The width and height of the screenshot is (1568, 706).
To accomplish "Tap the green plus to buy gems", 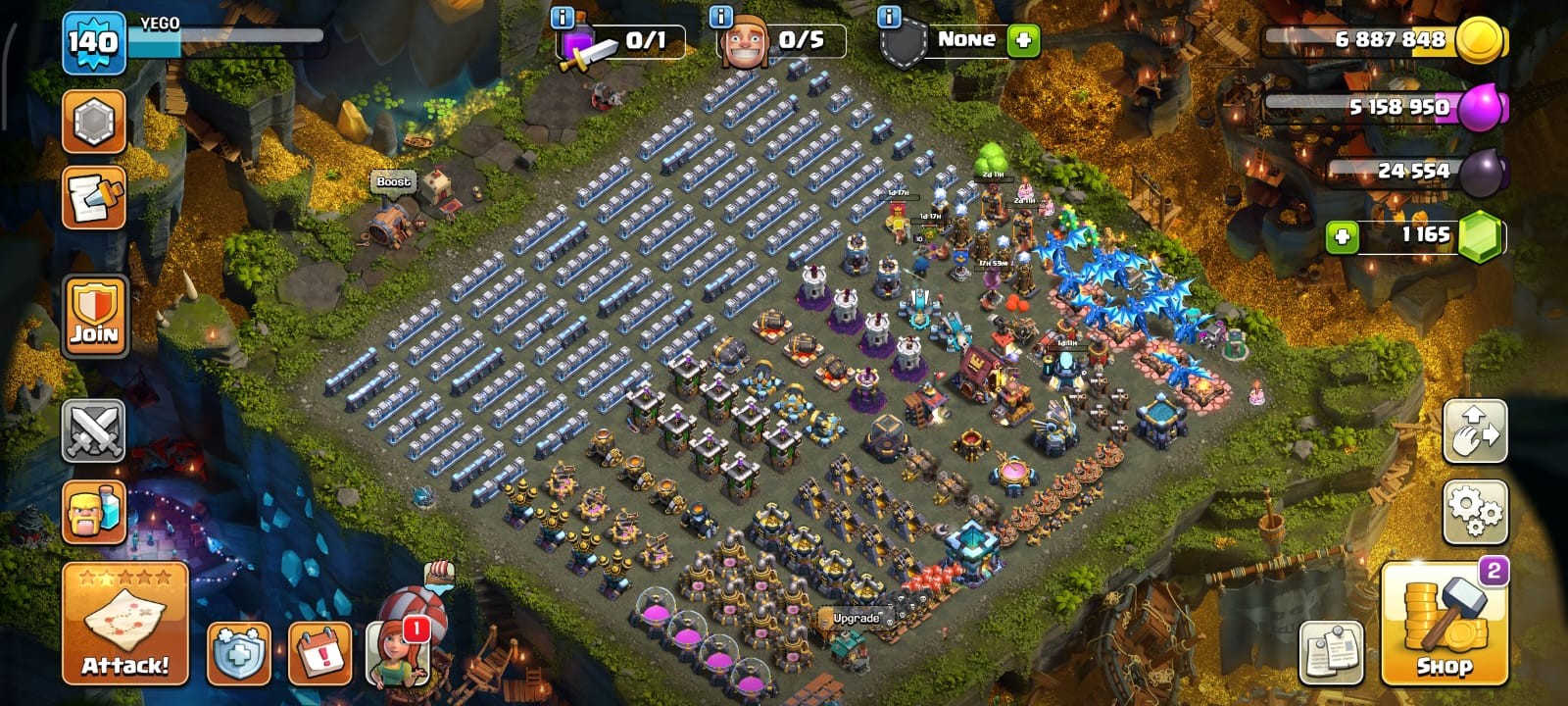I will tap(1343, 235).
